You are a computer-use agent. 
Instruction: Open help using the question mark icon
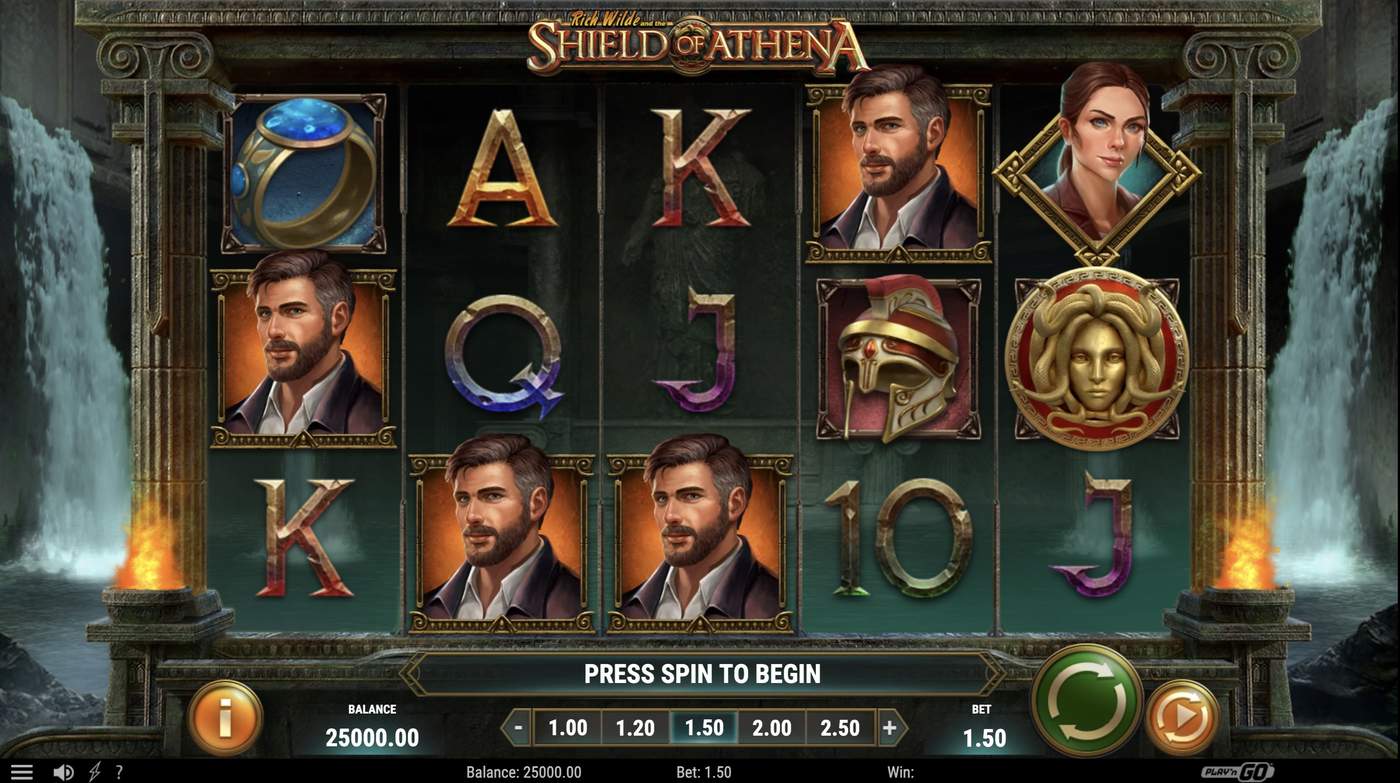point(122,769)
